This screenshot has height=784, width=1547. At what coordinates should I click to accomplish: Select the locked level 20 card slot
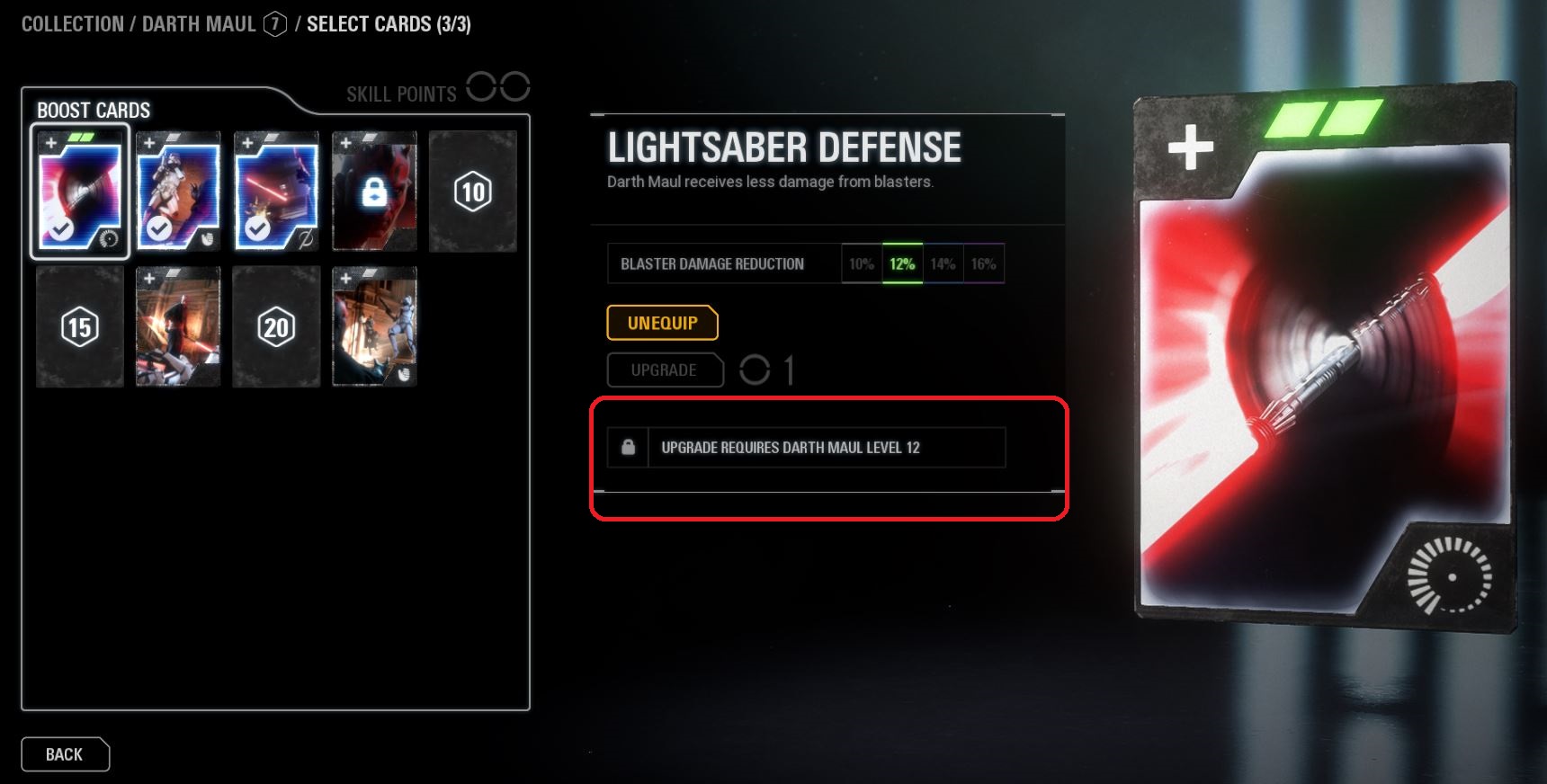(276, 327)
